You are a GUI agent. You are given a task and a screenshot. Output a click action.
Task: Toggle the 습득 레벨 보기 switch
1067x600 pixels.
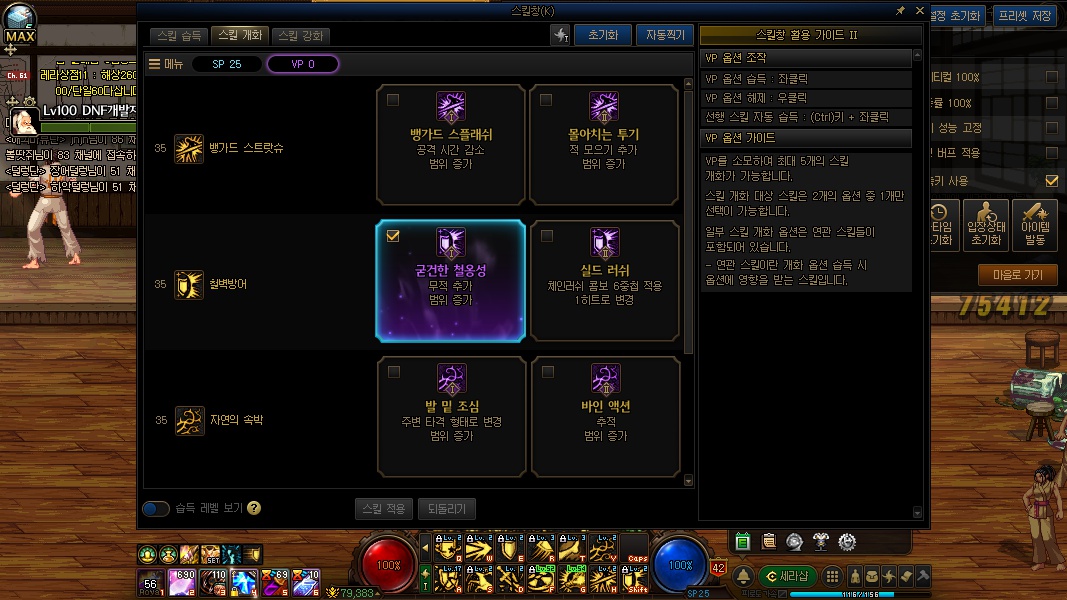(156, 508)
